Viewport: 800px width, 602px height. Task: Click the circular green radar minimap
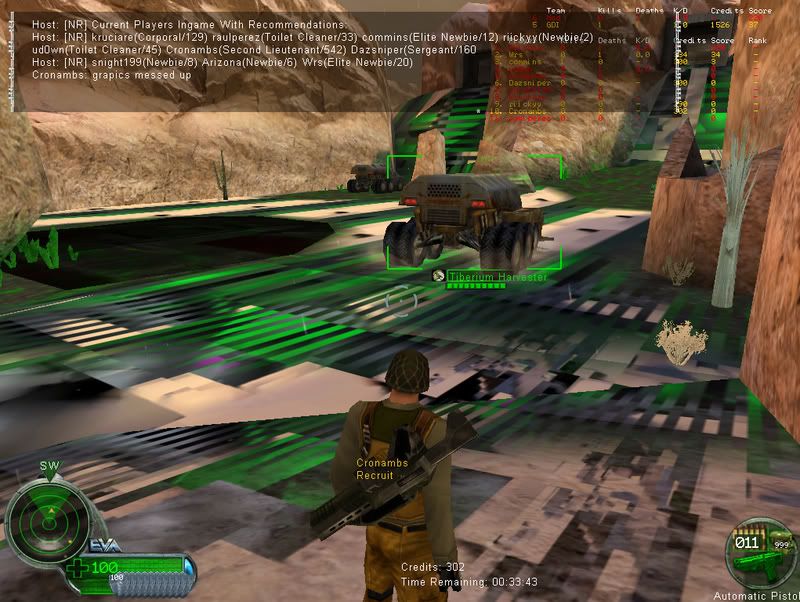pos(46,520)
